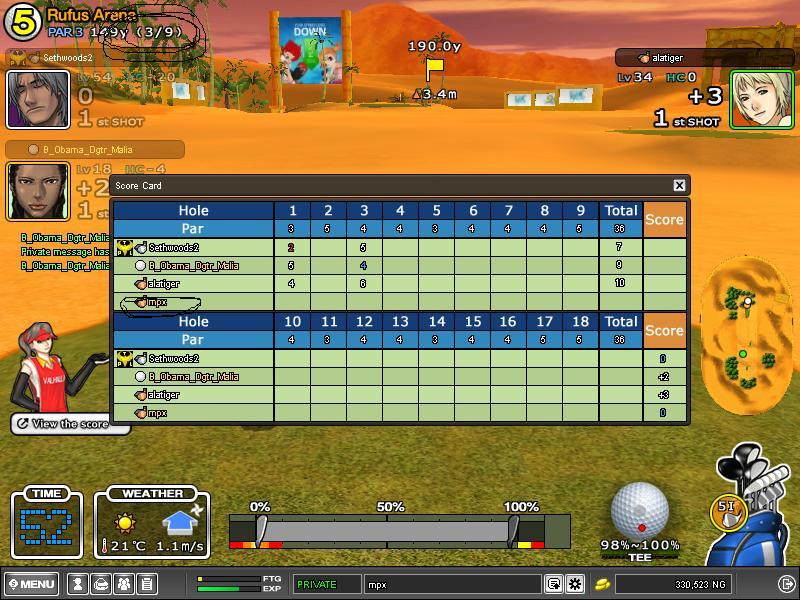800x600 pixels.
Task: Open the course minimap
Action: coord(741,335)
